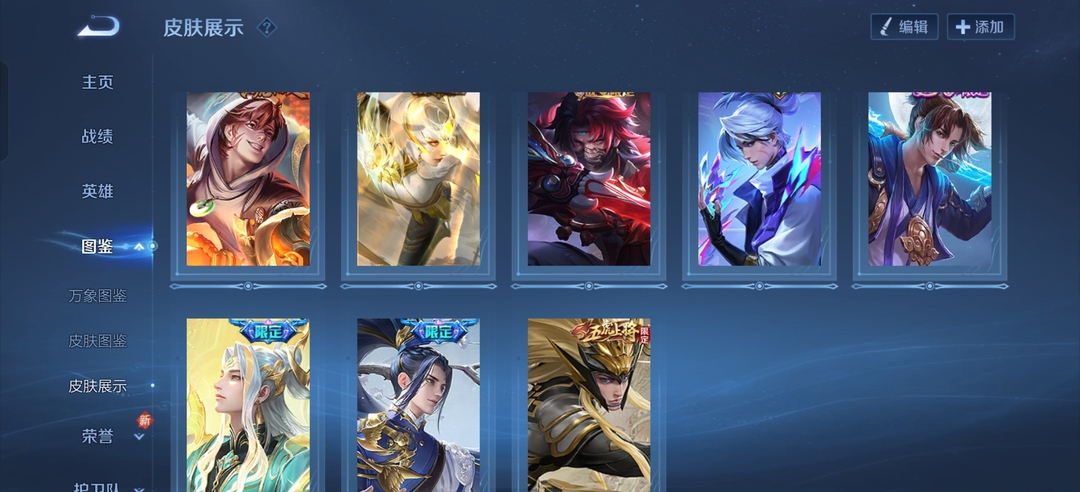This screenshot has height=492, width=1080.
Task: Select the 英雄 tab
Action: [98, 191]
